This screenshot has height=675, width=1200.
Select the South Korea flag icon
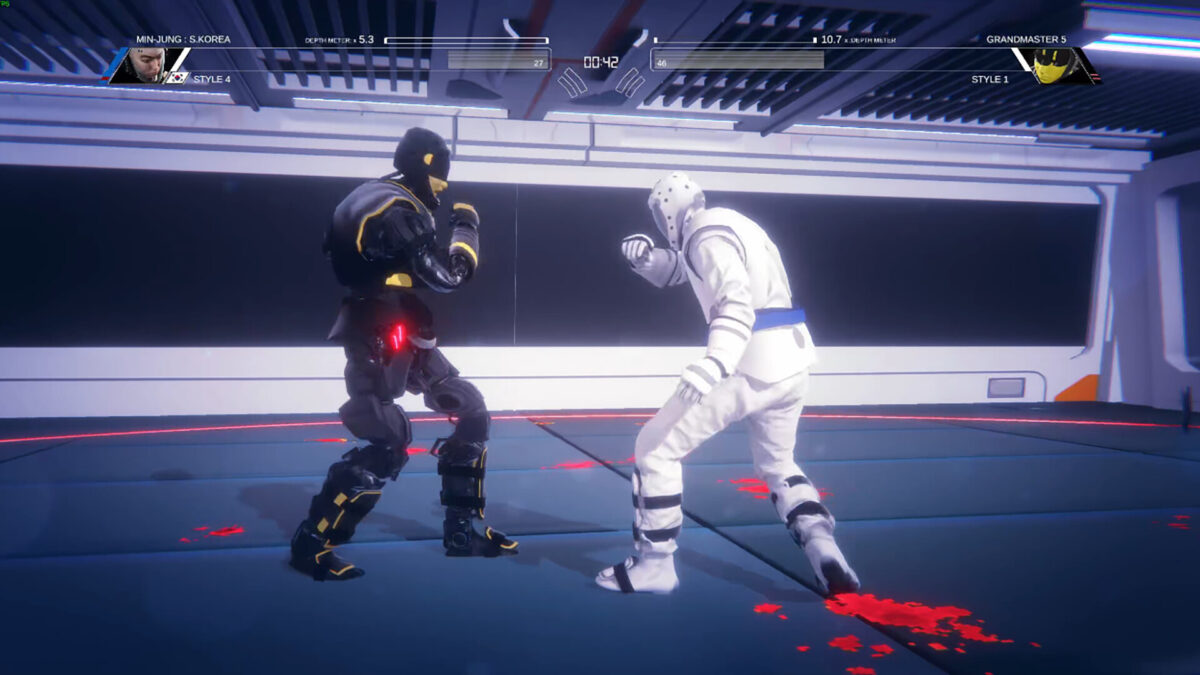pos(178,77)
